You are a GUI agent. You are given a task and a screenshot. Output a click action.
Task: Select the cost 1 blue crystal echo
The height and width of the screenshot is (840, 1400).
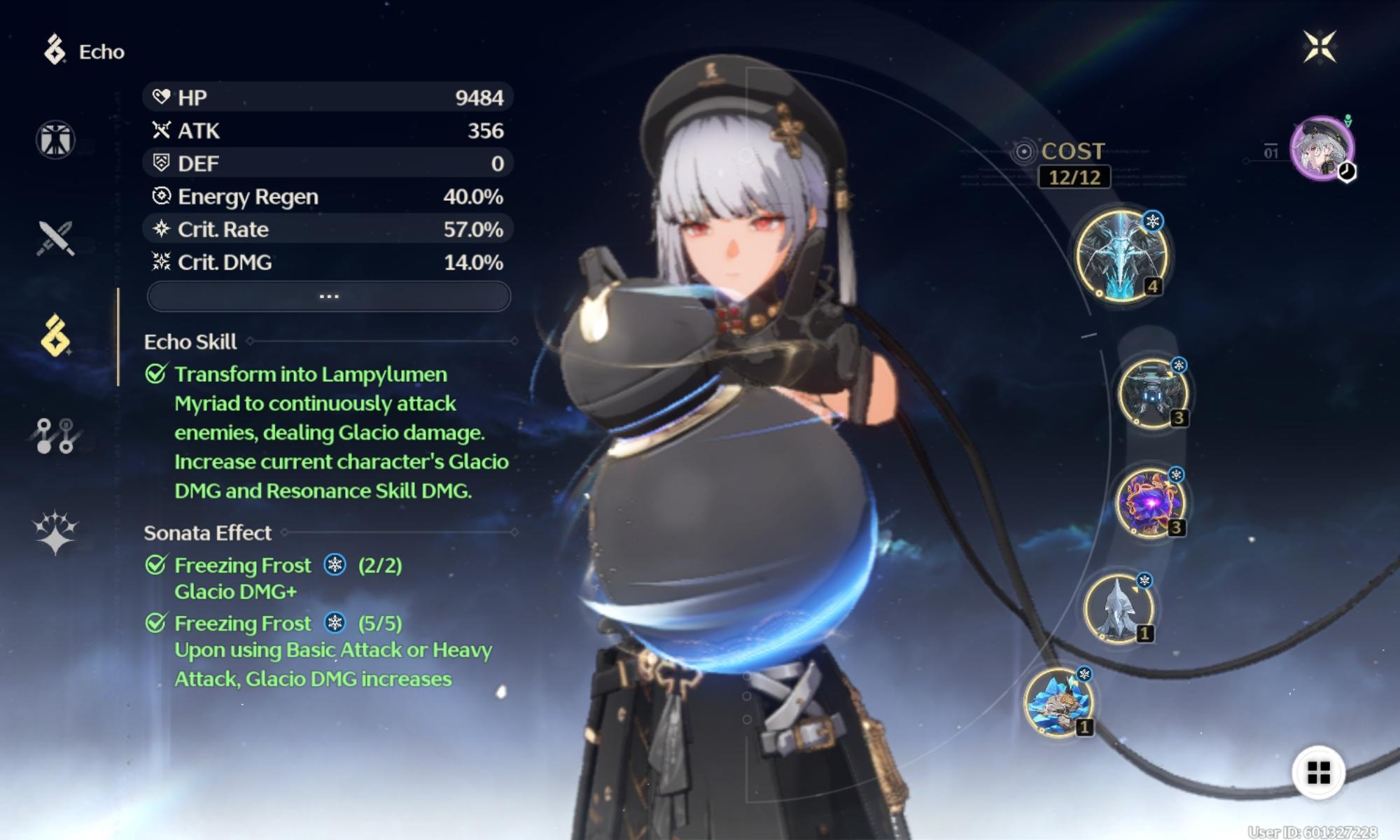[1058, 702]
